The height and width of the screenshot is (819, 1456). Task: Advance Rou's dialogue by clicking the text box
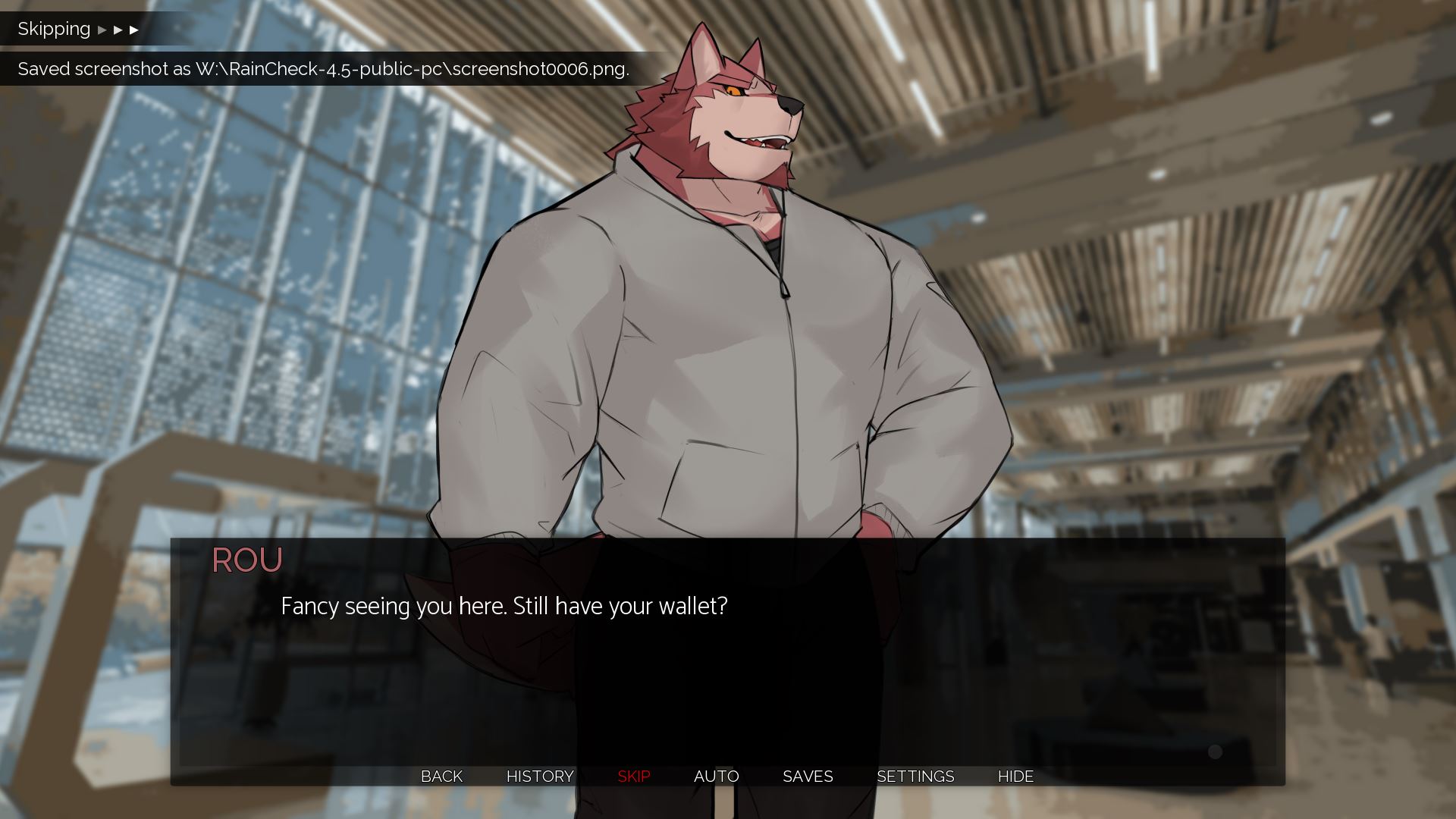pos(726,667)
